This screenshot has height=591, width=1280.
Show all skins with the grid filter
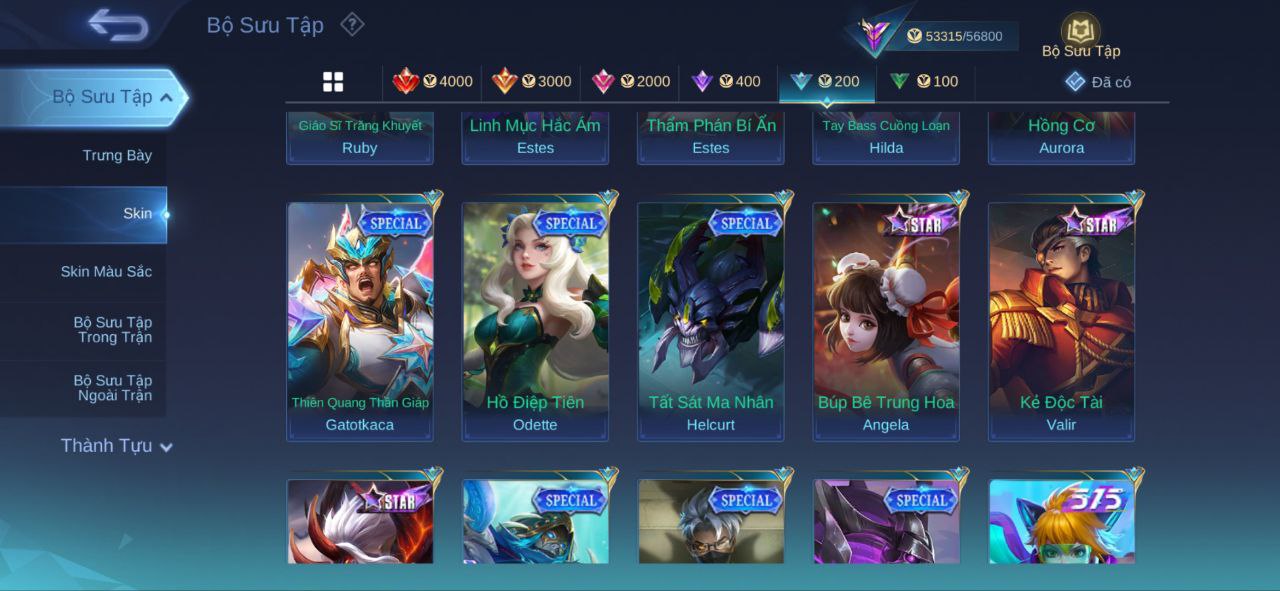click(x=333, y=82)
